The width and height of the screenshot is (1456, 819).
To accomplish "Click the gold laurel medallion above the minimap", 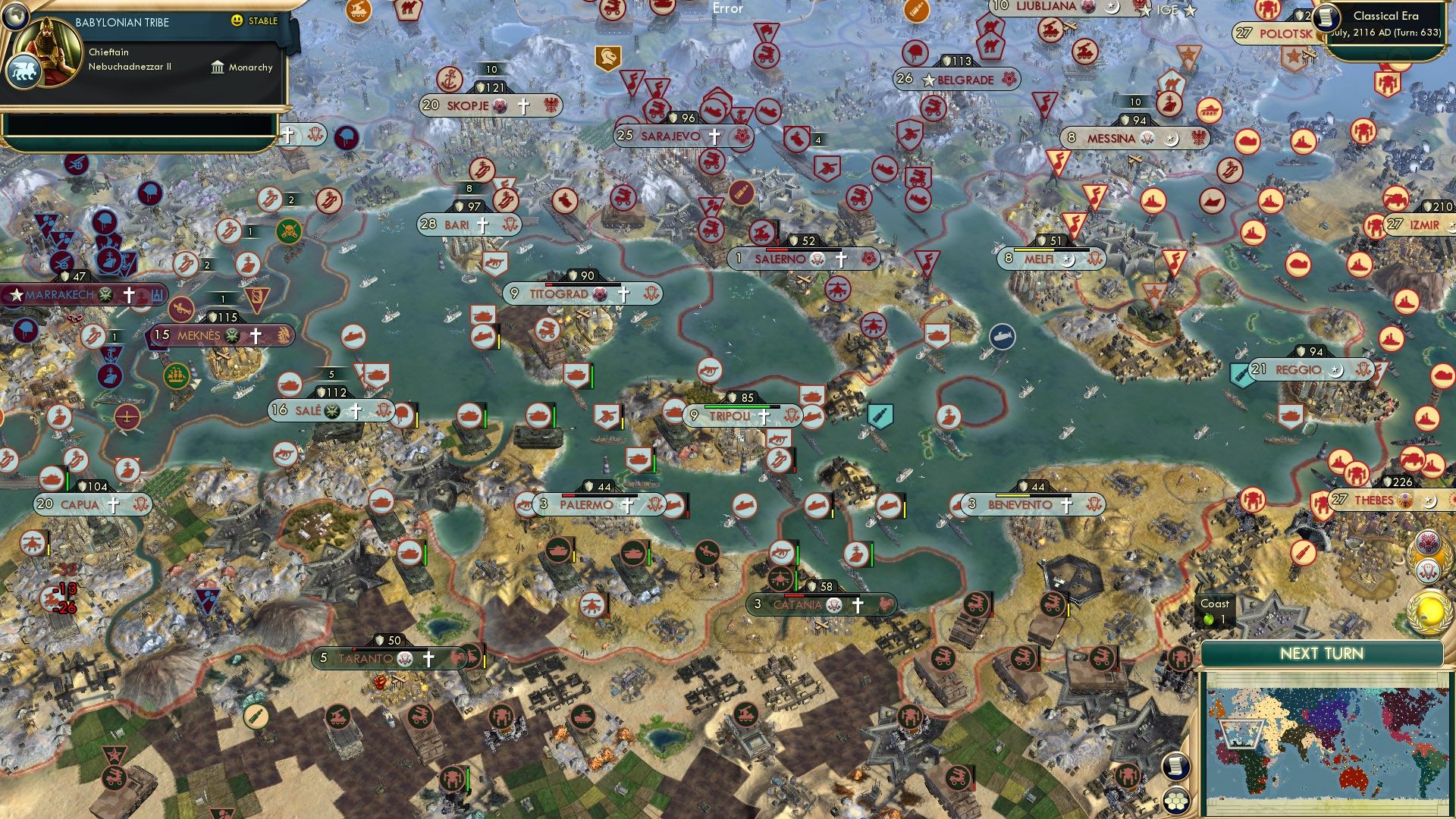I will [1429, 610].
